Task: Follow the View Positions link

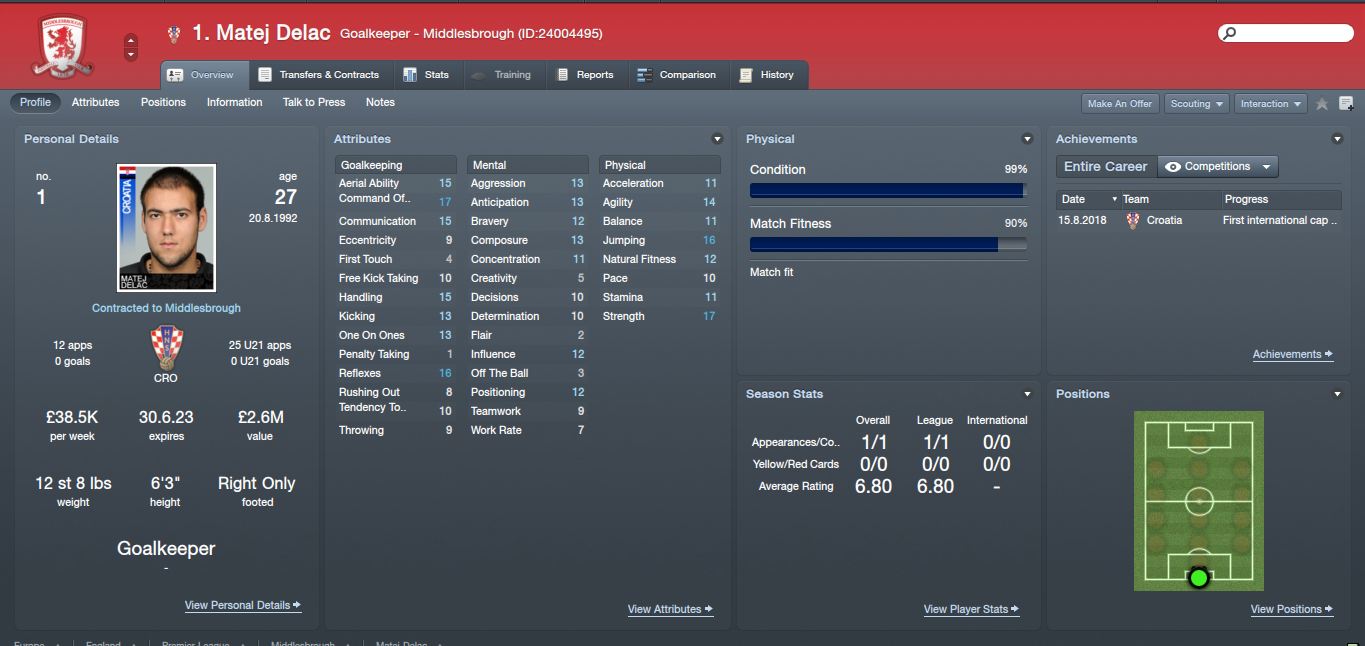Action: (x=1292, y=610)
